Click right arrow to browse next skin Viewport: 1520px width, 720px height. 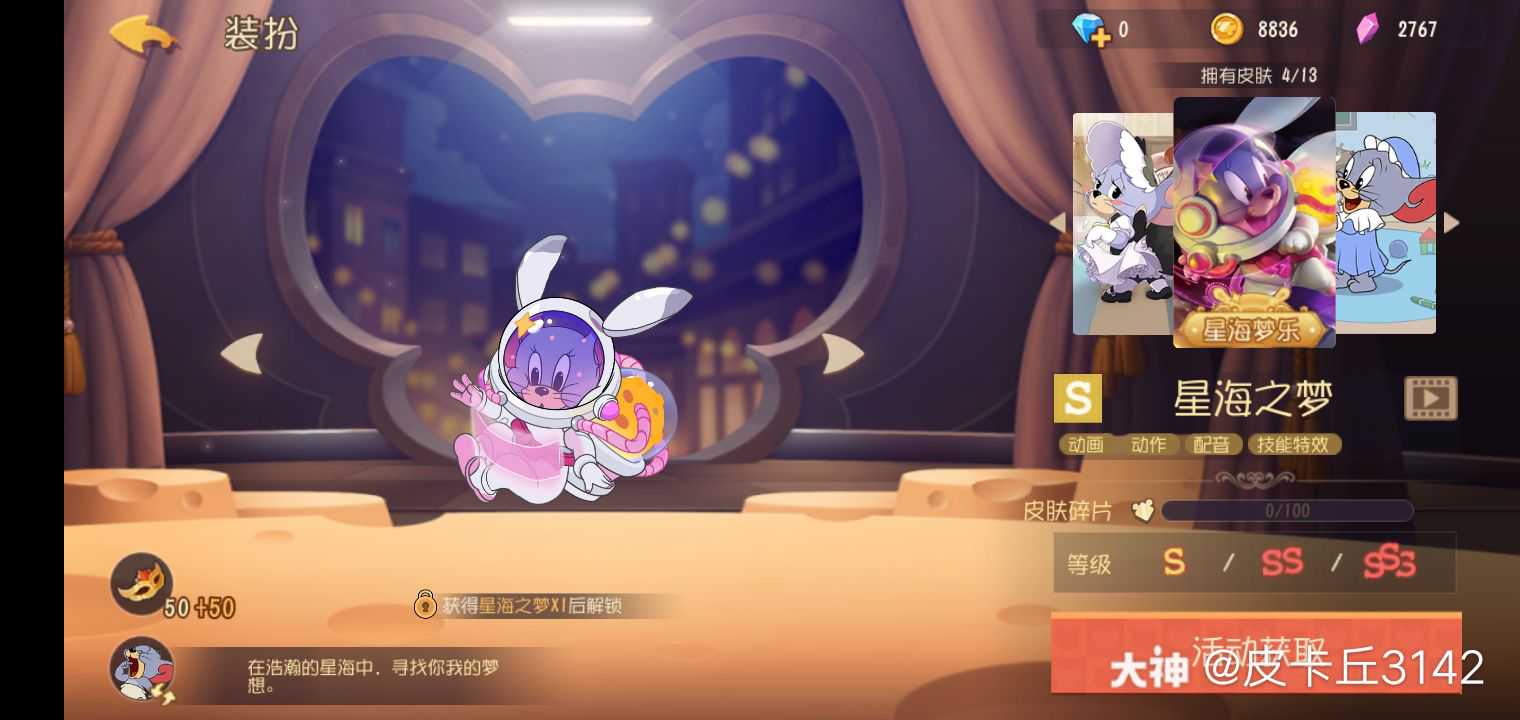[x=1449, y=222]
